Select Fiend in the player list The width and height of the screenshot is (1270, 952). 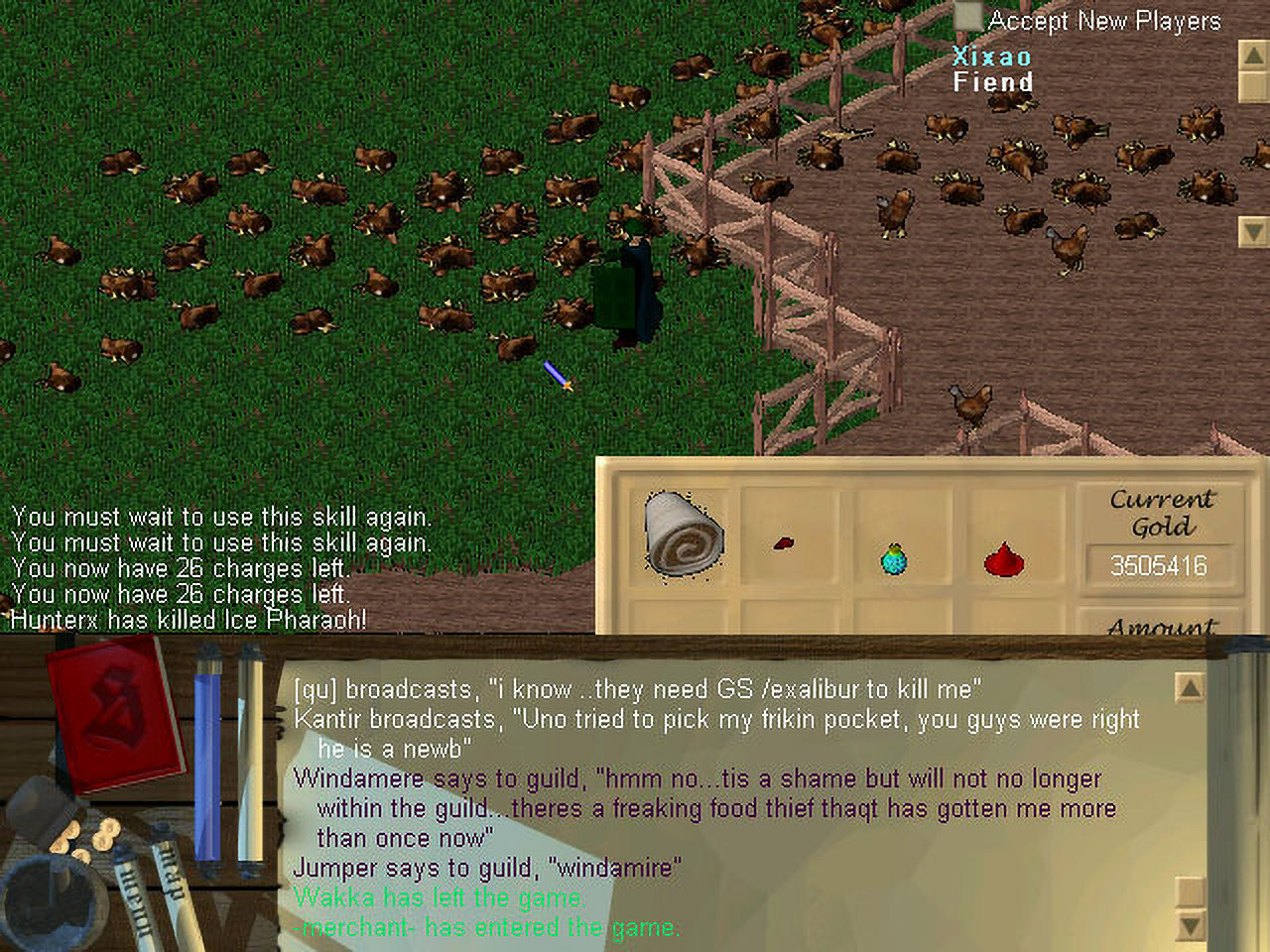pos(992,82)
